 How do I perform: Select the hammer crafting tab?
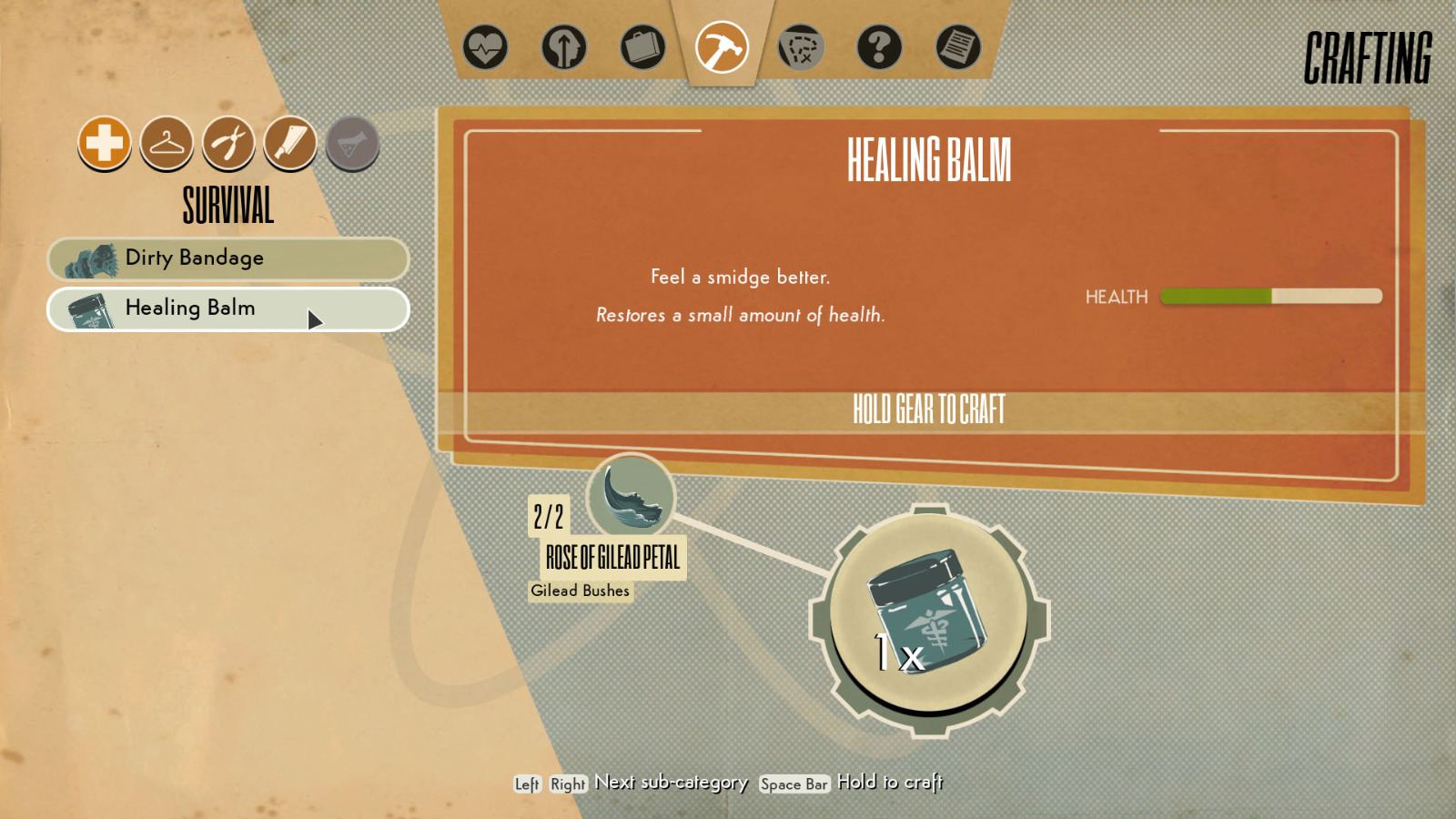tap(722, 47)
